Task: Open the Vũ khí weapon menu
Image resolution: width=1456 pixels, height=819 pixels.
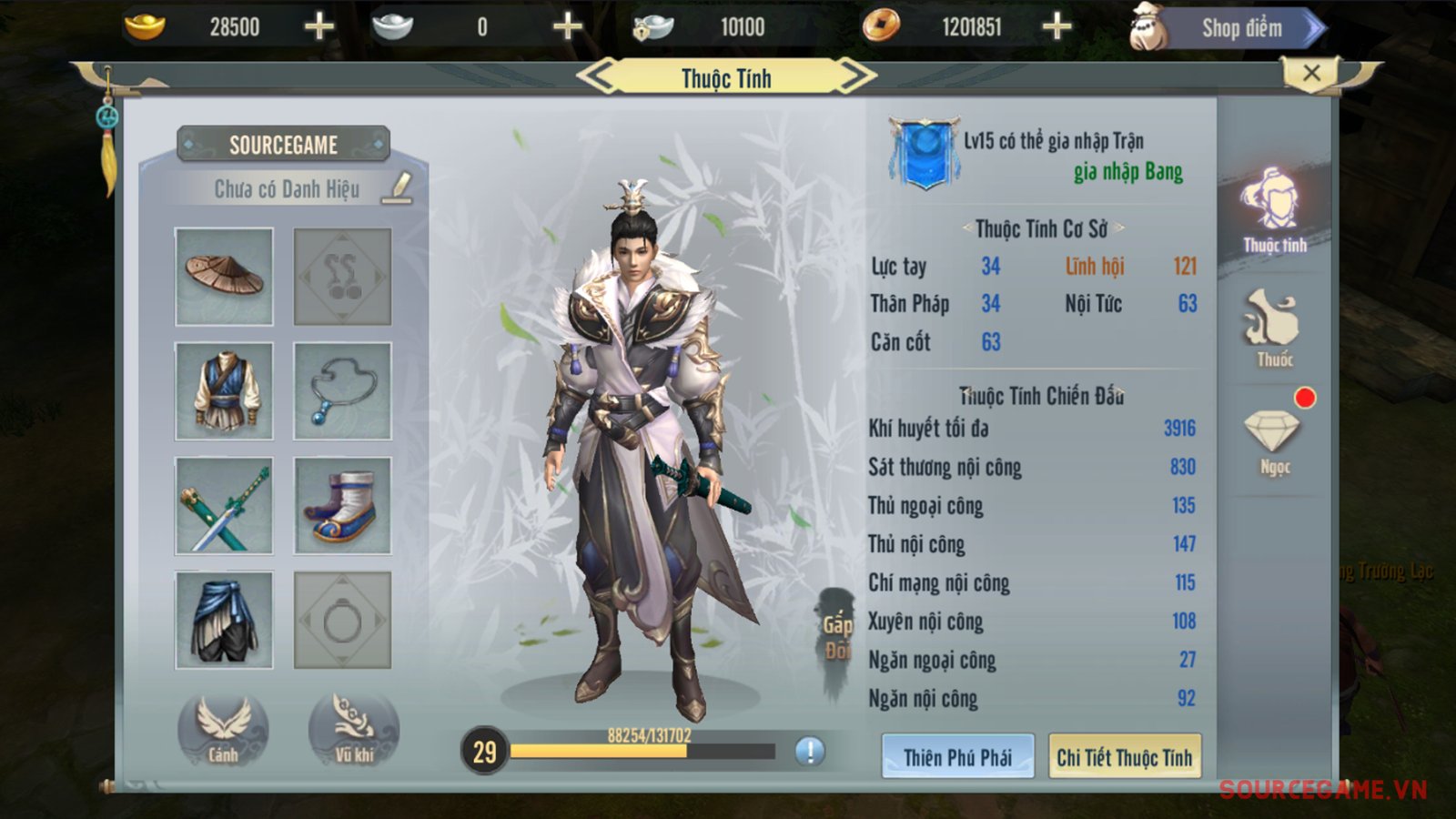Action: [x=354, y=730]
